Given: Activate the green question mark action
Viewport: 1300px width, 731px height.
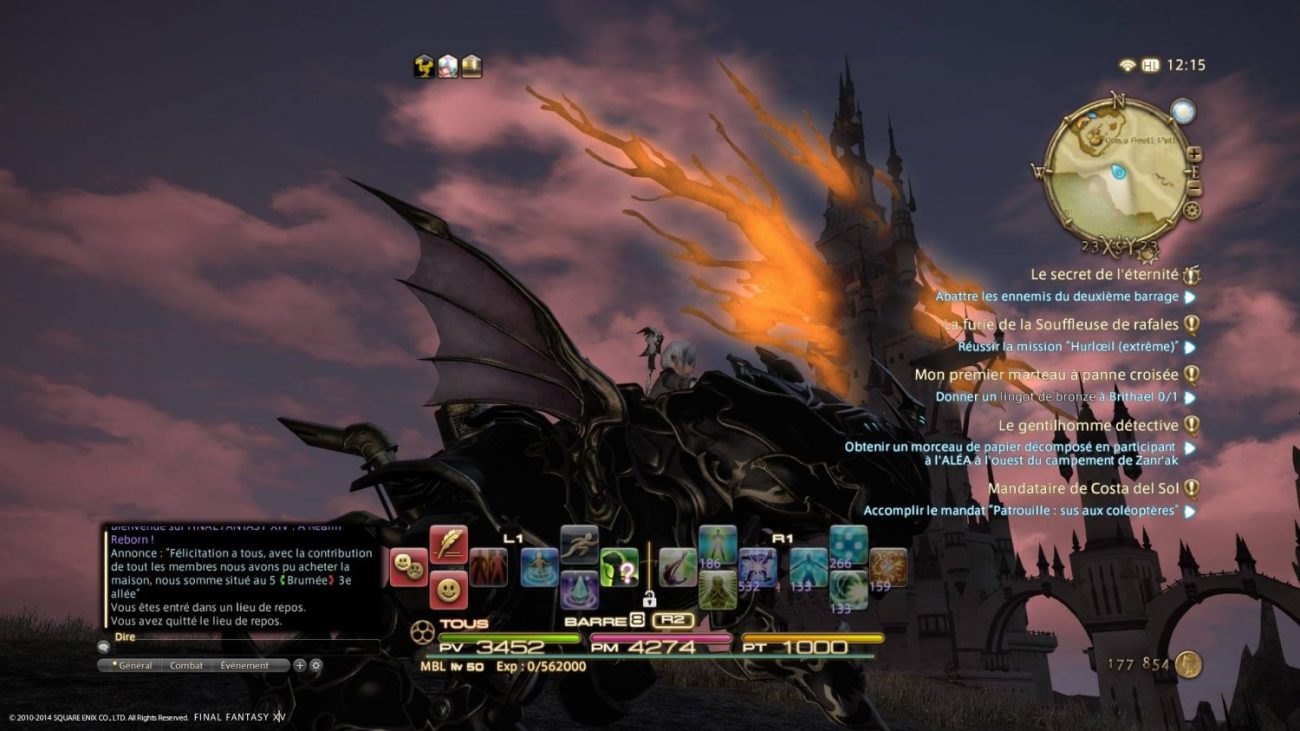Looking at the screenshot, I should tap(619, 568).
